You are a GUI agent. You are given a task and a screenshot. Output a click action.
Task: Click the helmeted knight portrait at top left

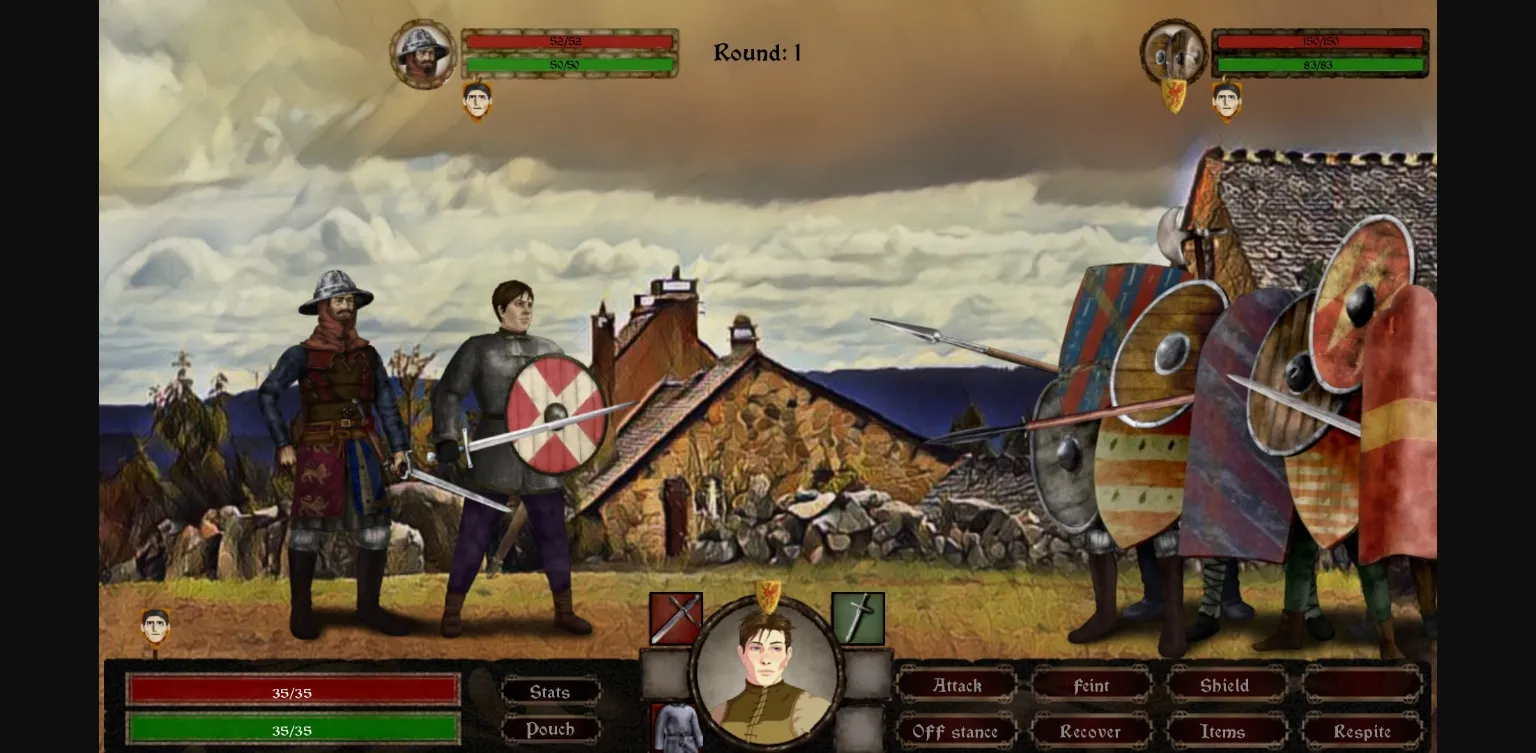(x=424, y=51)
